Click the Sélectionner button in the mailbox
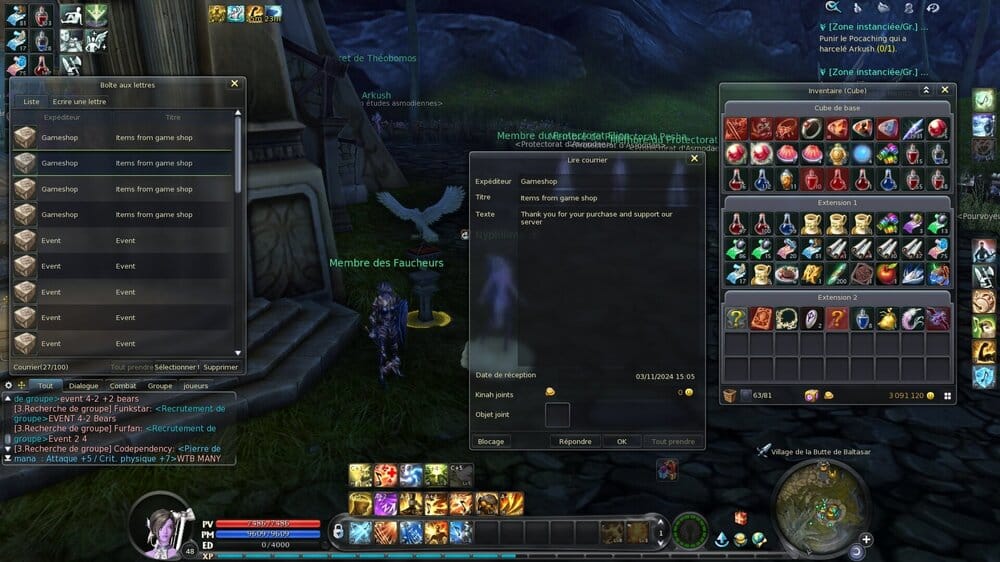The width and height of the screenshot is (1000, 562). coord(176,367)
